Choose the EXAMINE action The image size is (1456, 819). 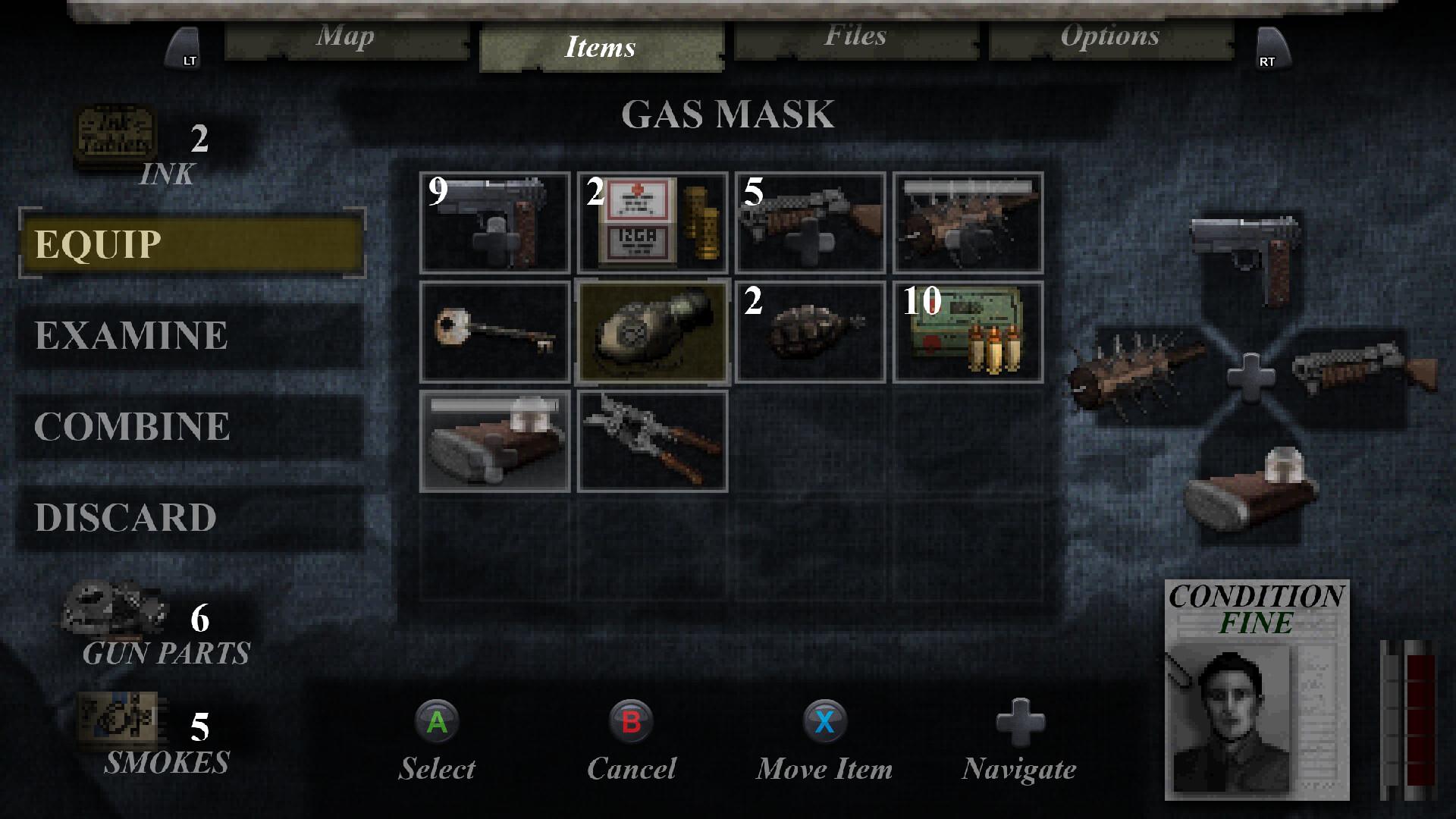tap(190, 335)
